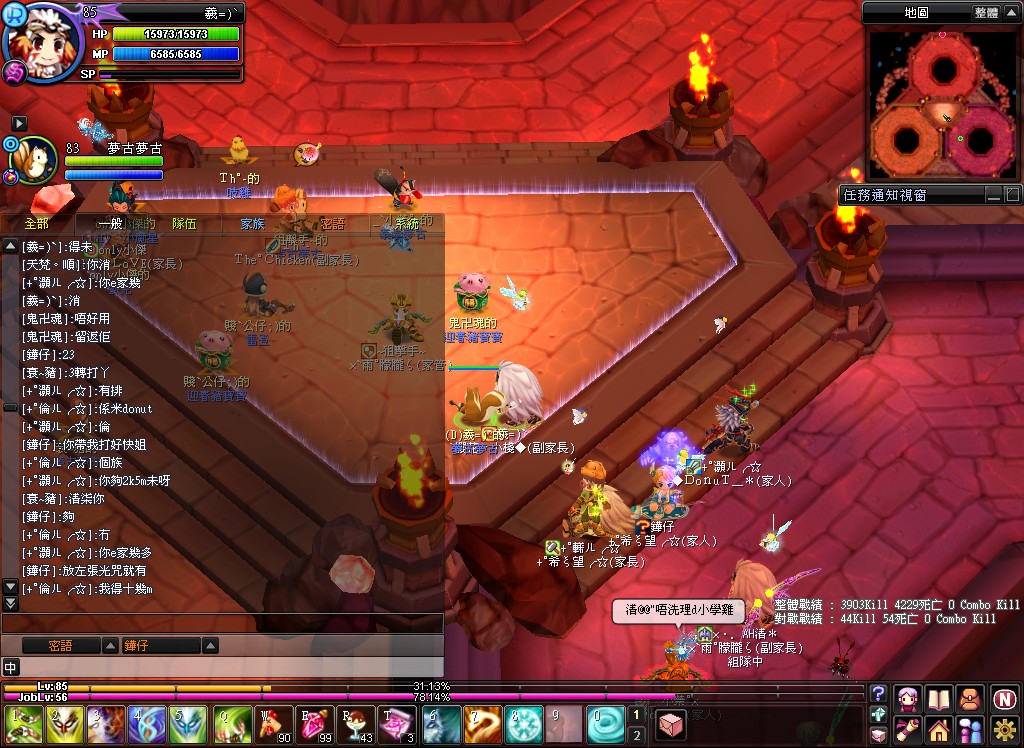
Task: Open the blue question mark help
Action: click(878, 694)
